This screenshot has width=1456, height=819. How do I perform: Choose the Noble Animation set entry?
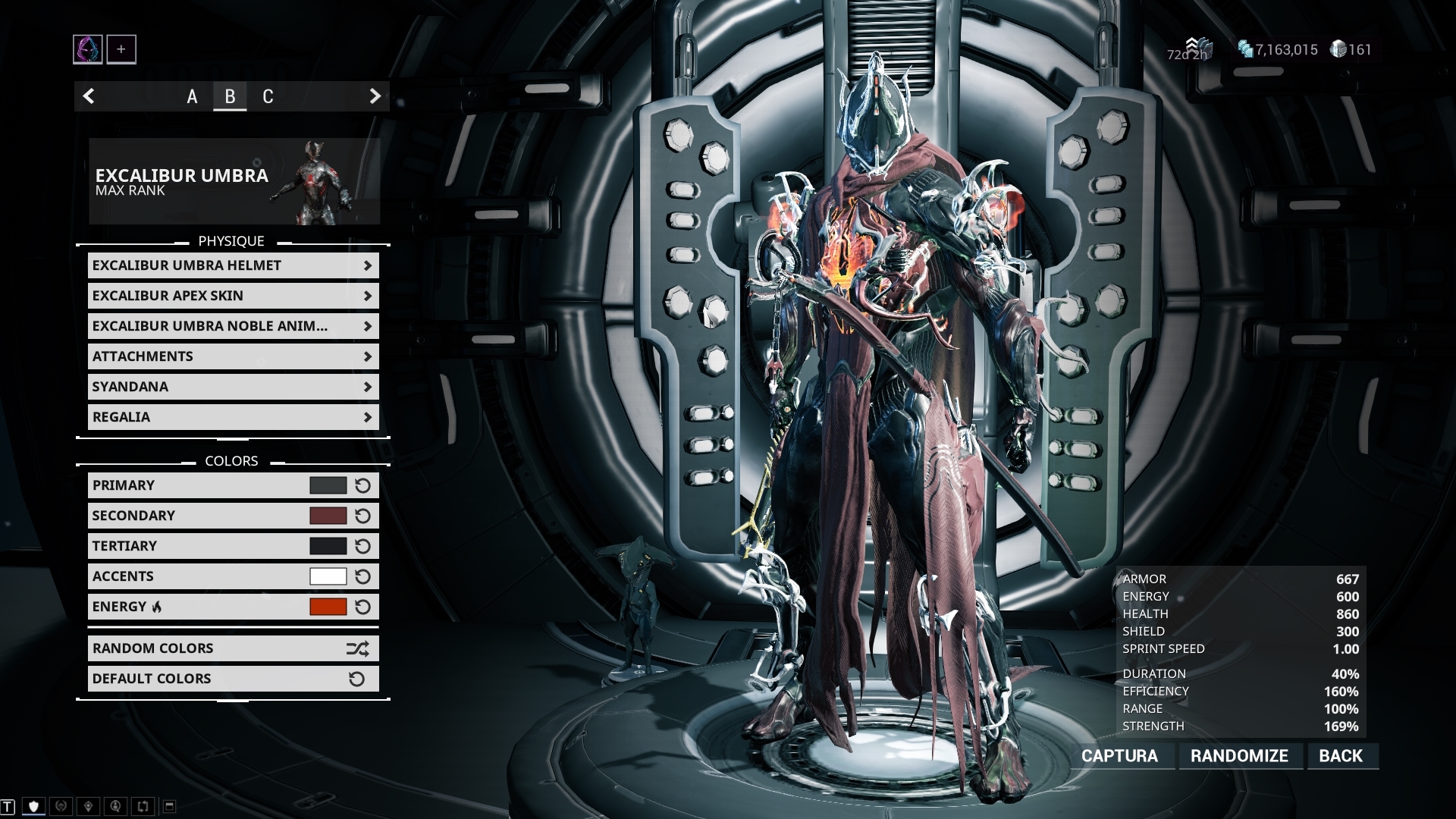[x=233, y=326]
